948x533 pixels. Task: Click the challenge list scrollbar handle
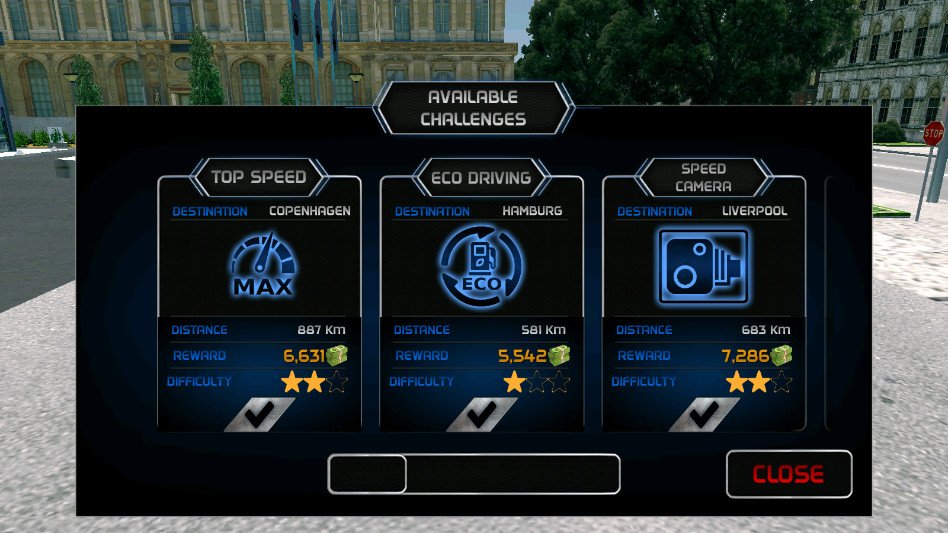click(x=367, y=474)
